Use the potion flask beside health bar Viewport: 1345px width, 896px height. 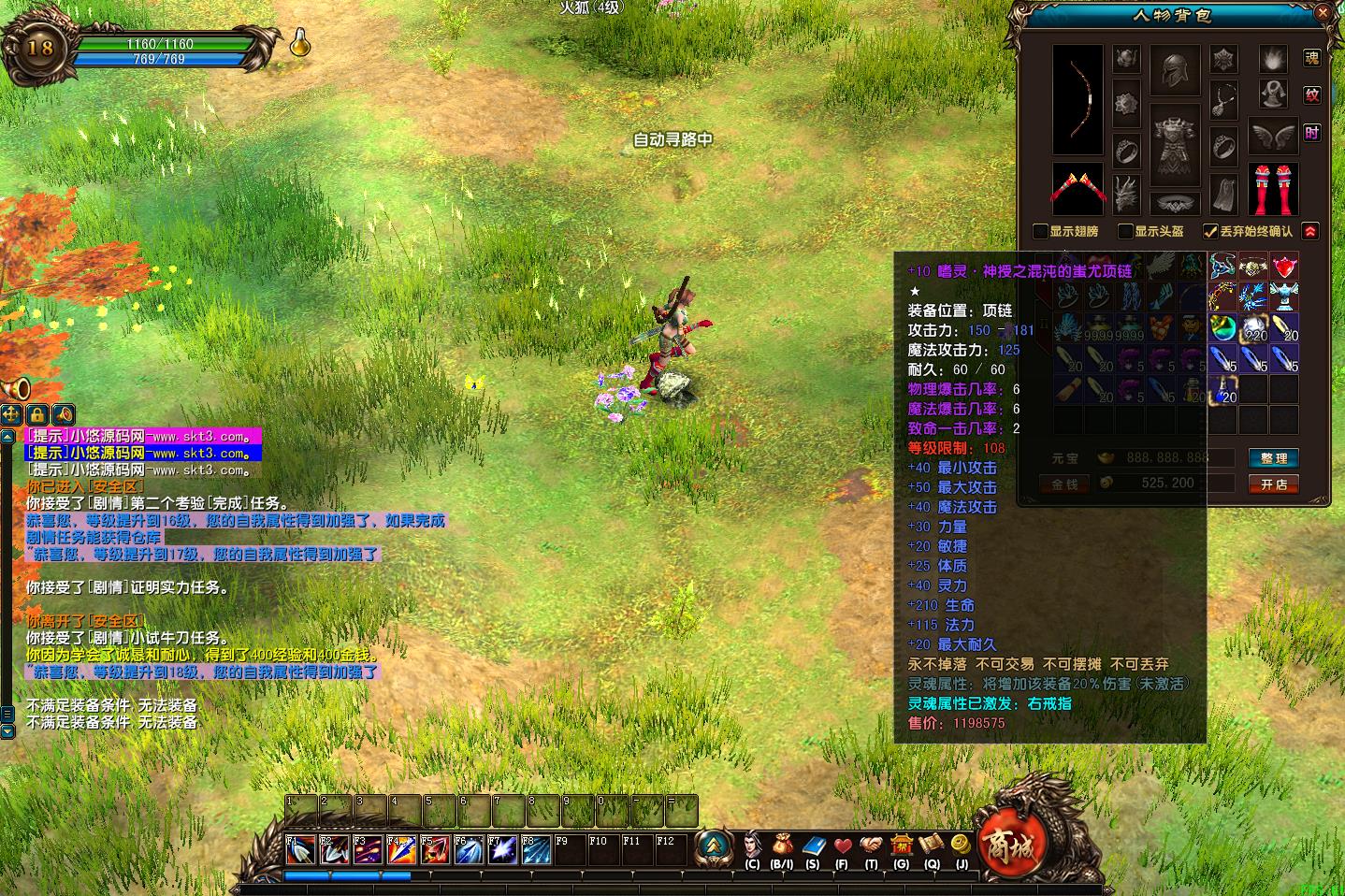coord(299,42)
